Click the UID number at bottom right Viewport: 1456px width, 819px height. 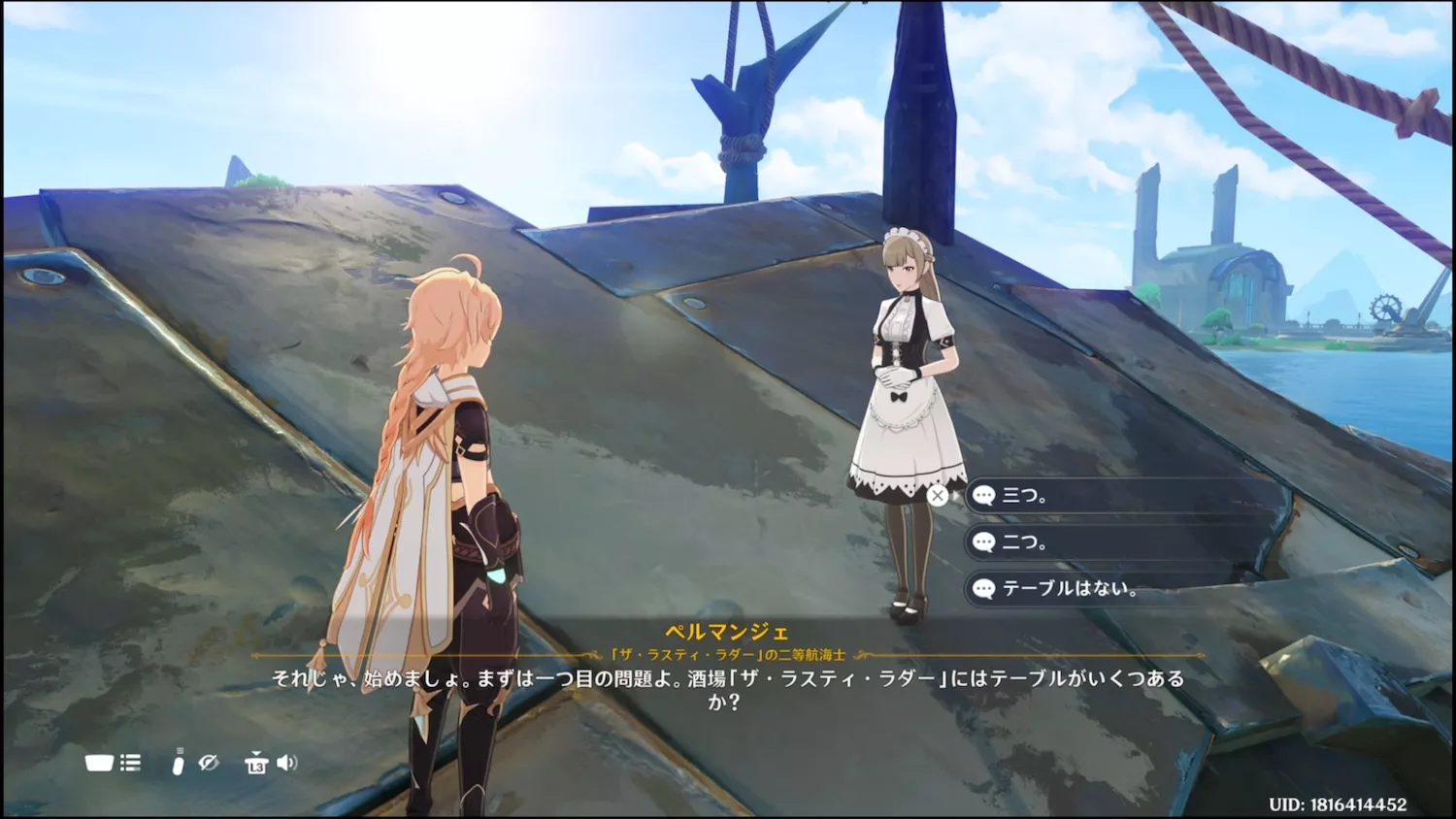click(1340, 803)
